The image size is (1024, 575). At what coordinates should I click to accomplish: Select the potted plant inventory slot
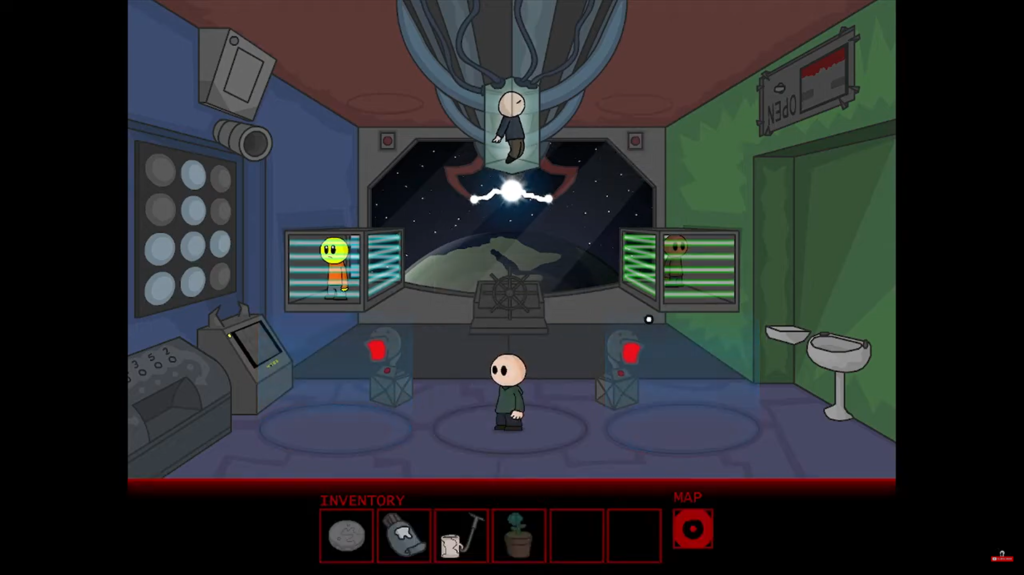point(518,536)
